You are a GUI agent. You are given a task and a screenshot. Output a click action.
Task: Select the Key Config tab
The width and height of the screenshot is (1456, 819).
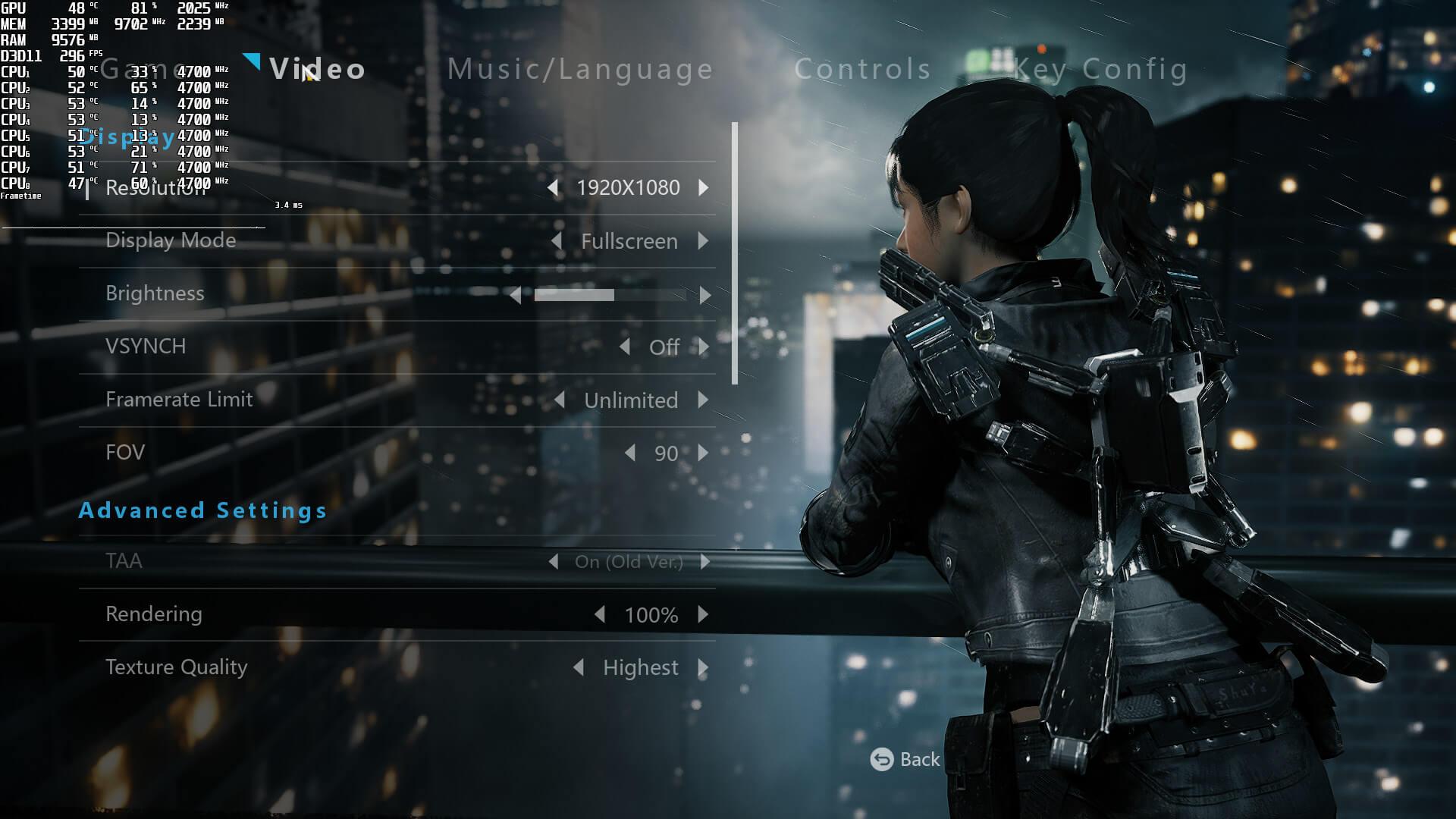tap(1100, 70)
